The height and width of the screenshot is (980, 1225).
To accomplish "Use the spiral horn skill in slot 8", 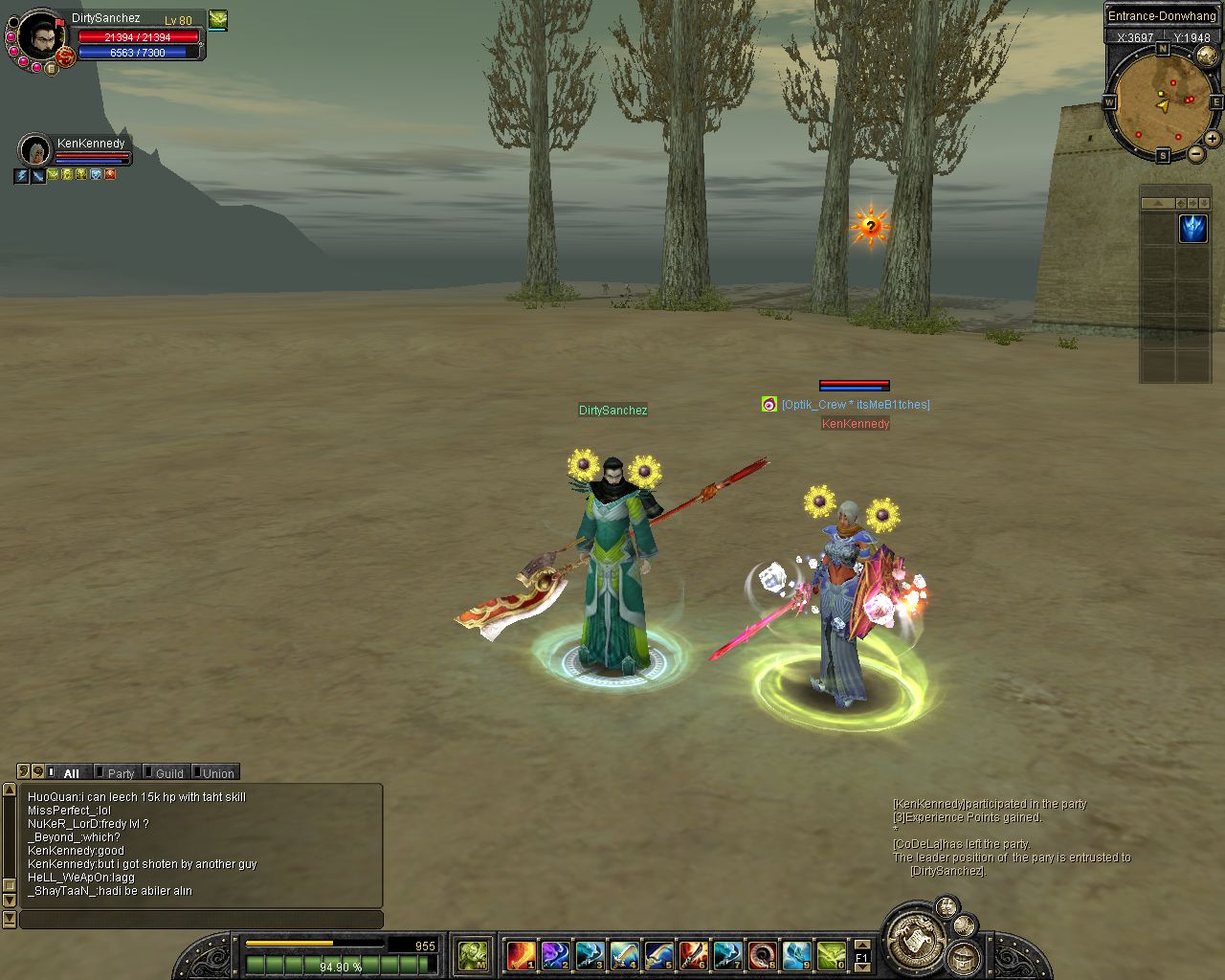I will tap(763, 955).
